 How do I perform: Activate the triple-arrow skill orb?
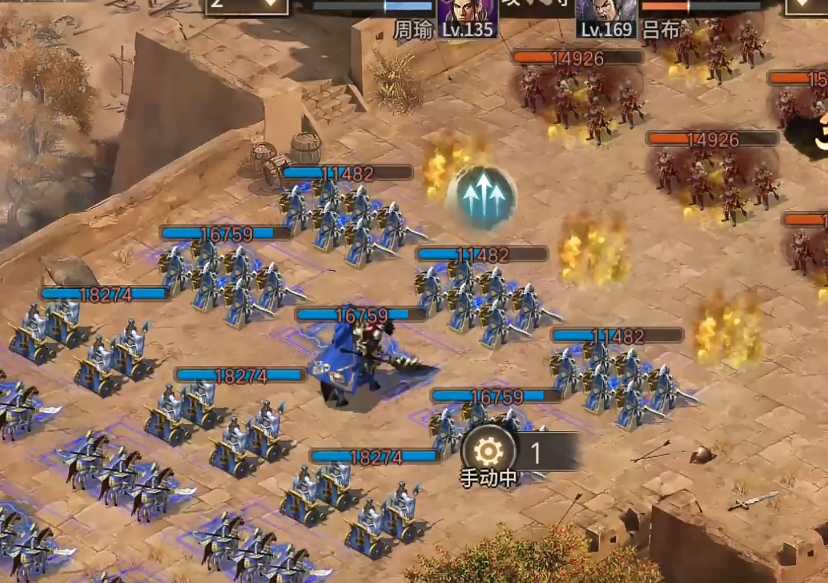pos(481,195)
